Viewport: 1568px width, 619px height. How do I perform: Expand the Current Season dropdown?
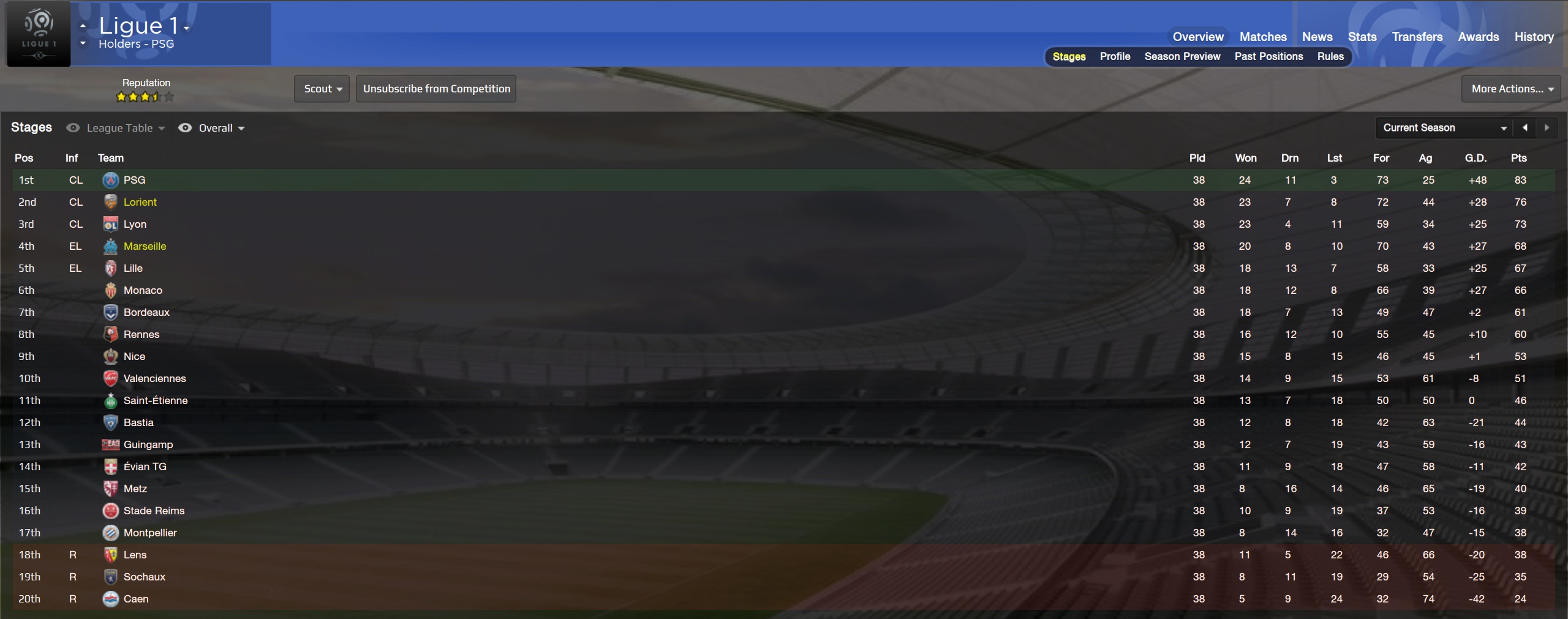click(1444, 127)
